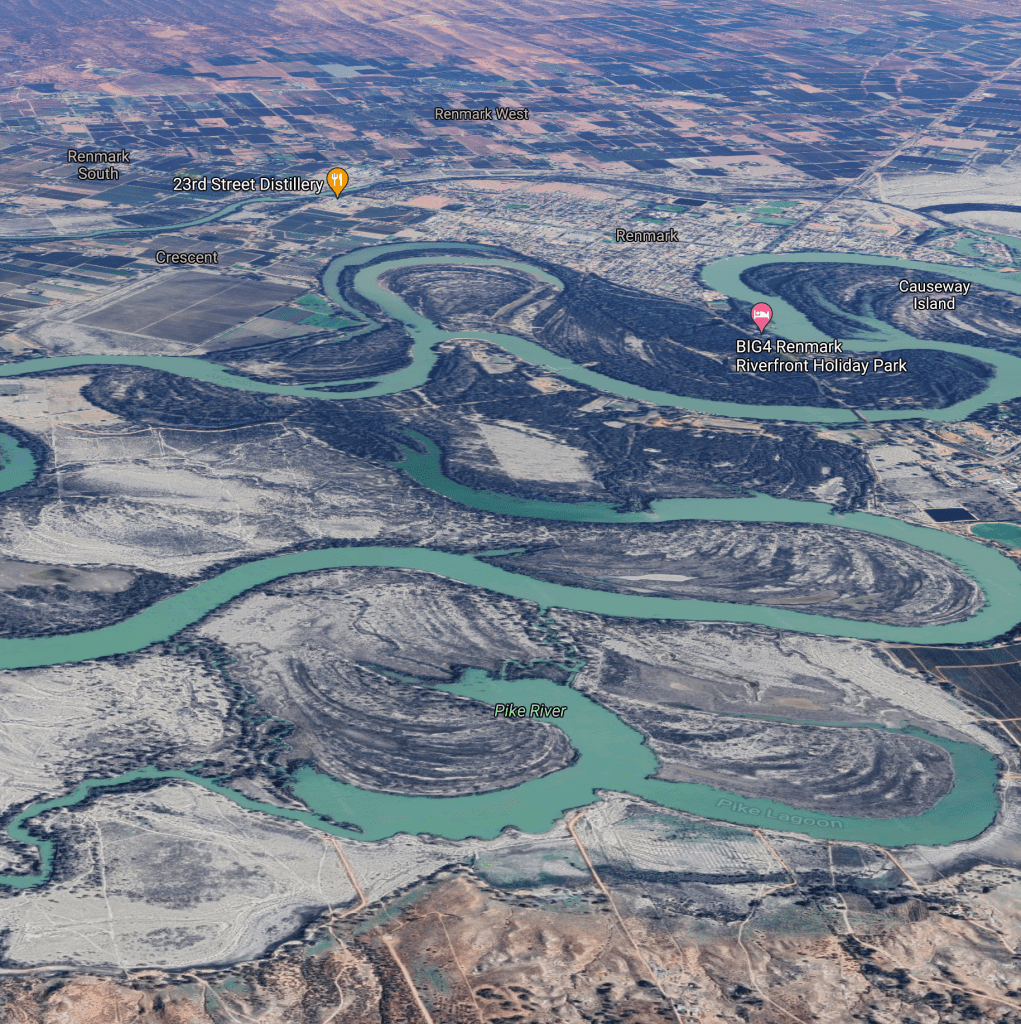Click the Causeway Island label

(x=934, y=295)
